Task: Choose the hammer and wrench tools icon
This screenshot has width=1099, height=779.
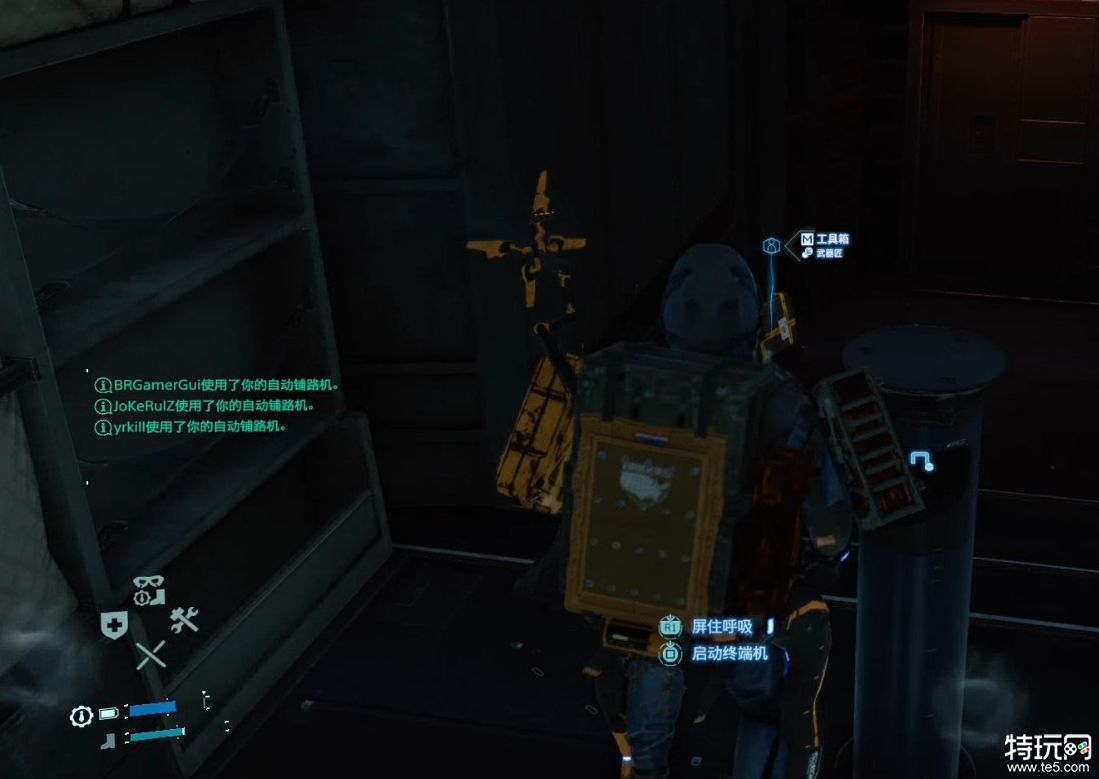Action: click(x=184, y=621)
